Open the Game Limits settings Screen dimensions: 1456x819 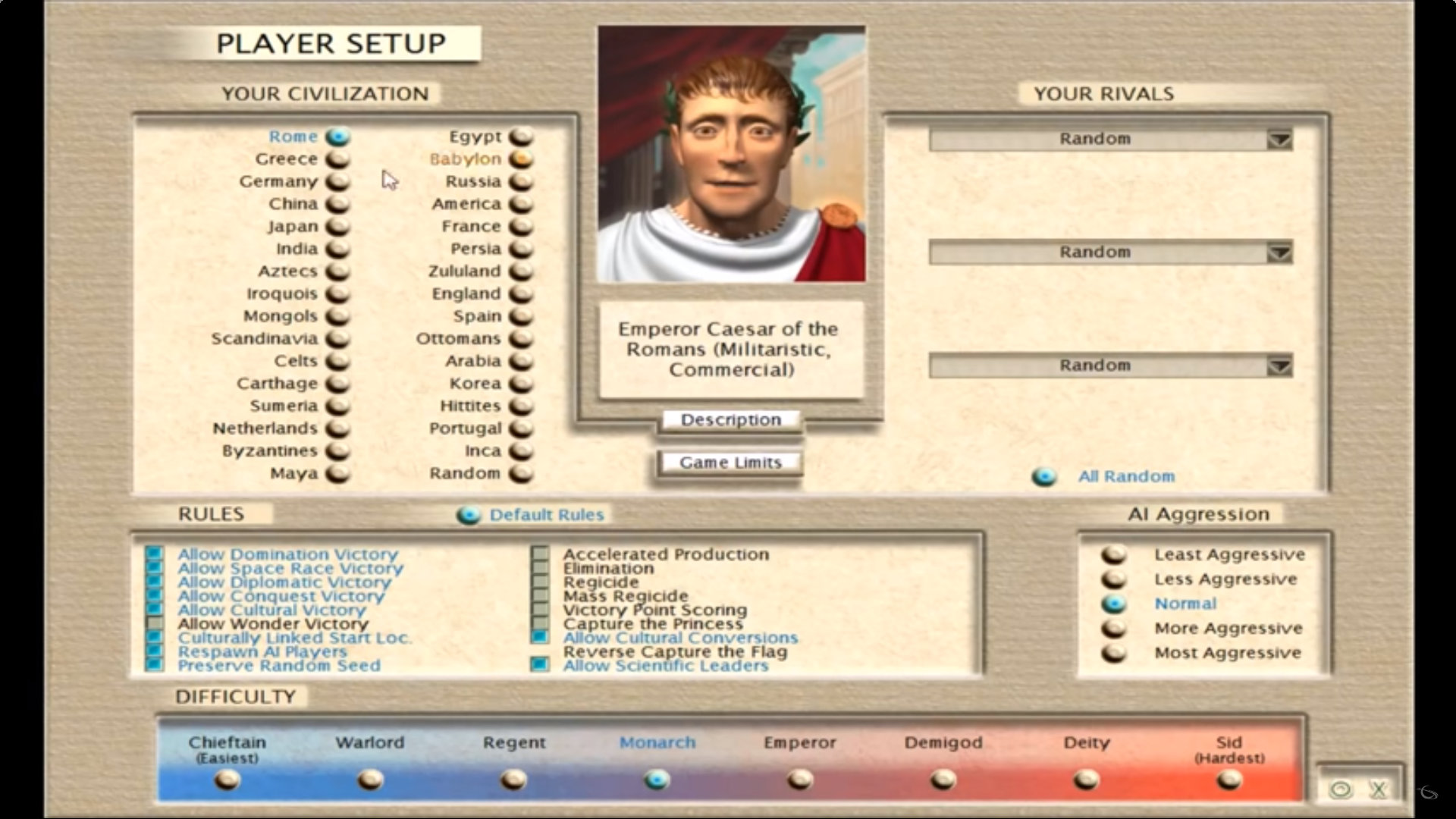[730, 463]
